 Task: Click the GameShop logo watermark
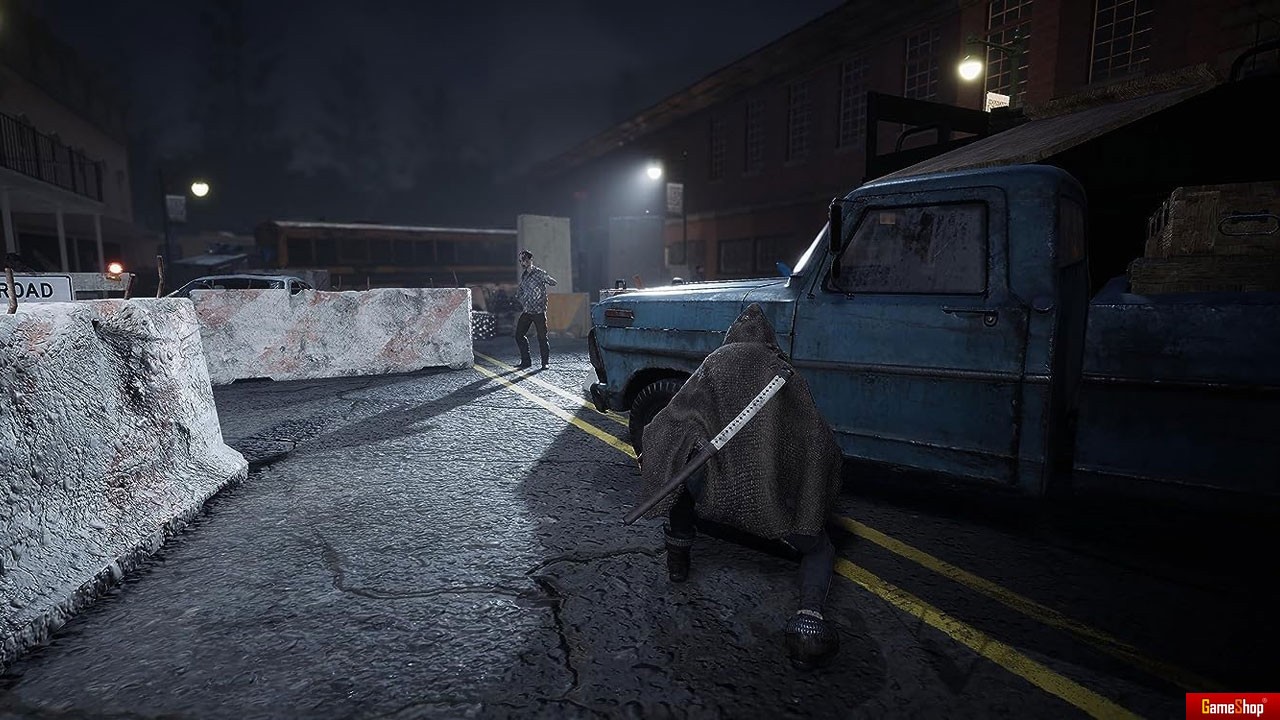pyautogui.click(x=1232, y=706)
